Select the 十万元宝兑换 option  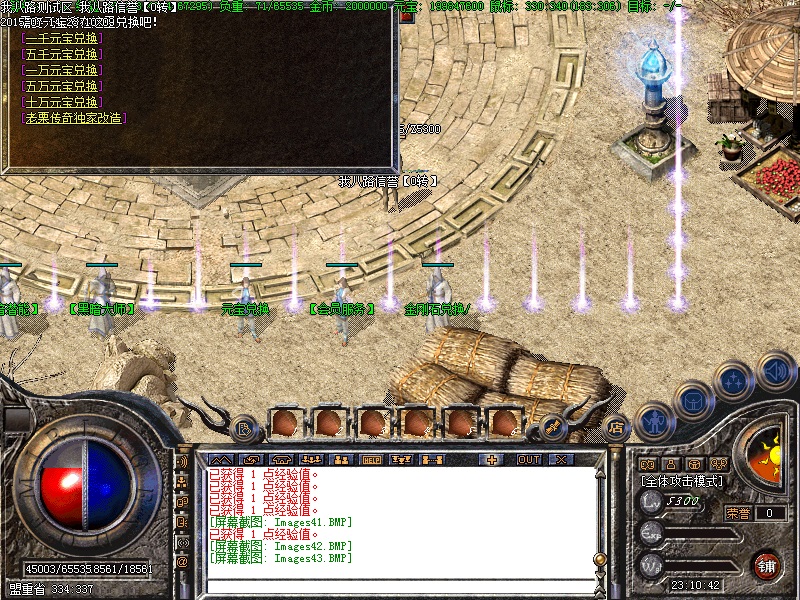point(61,102)
